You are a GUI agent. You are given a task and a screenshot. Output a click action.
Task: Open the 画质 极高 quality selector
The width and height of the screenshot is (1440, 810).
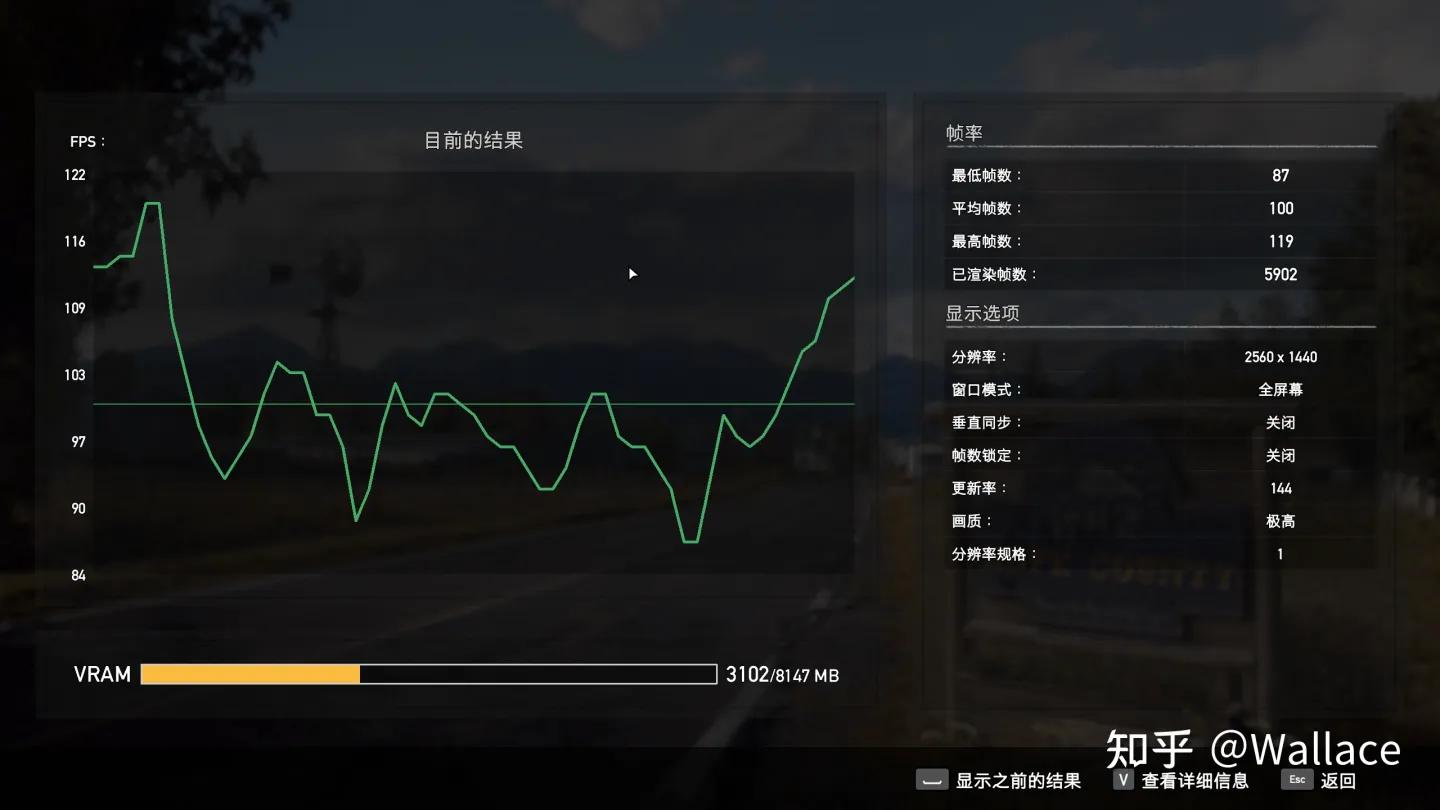click(x=1281, y=521)
